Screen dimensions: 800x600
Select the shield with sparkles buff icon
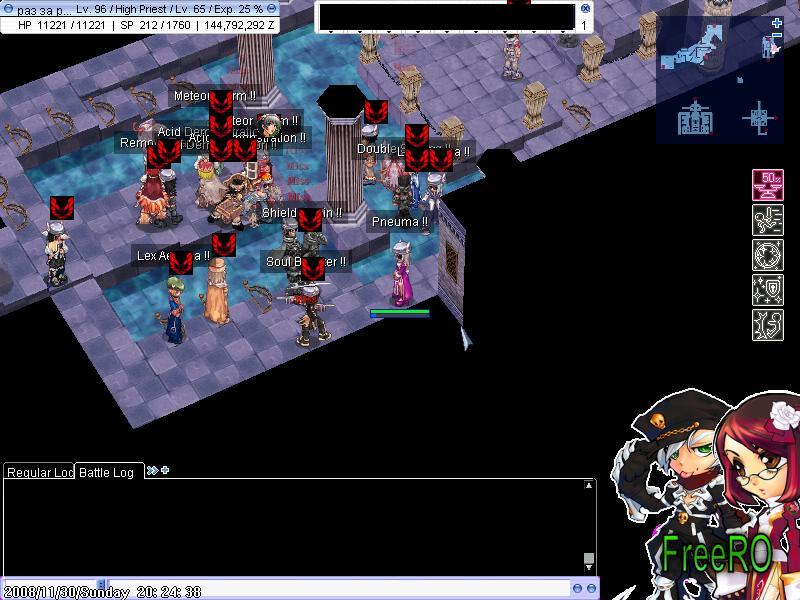(768, 291)
